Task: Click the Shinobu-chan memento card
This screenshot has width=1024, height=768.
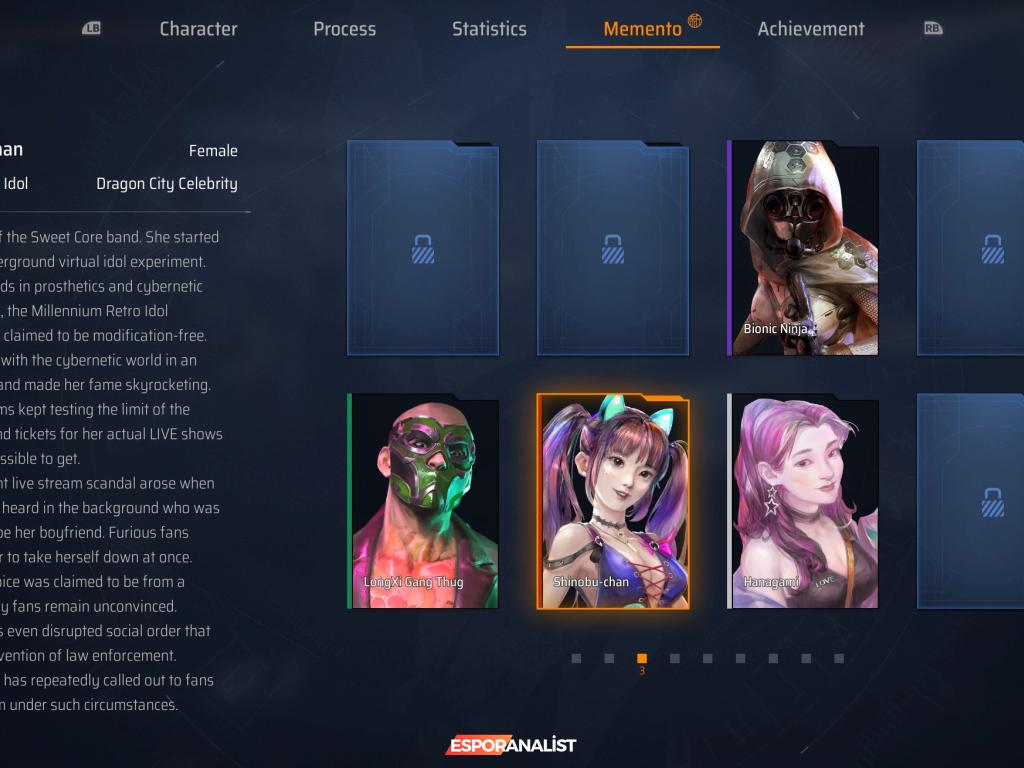Action: (x=613, y=501)
